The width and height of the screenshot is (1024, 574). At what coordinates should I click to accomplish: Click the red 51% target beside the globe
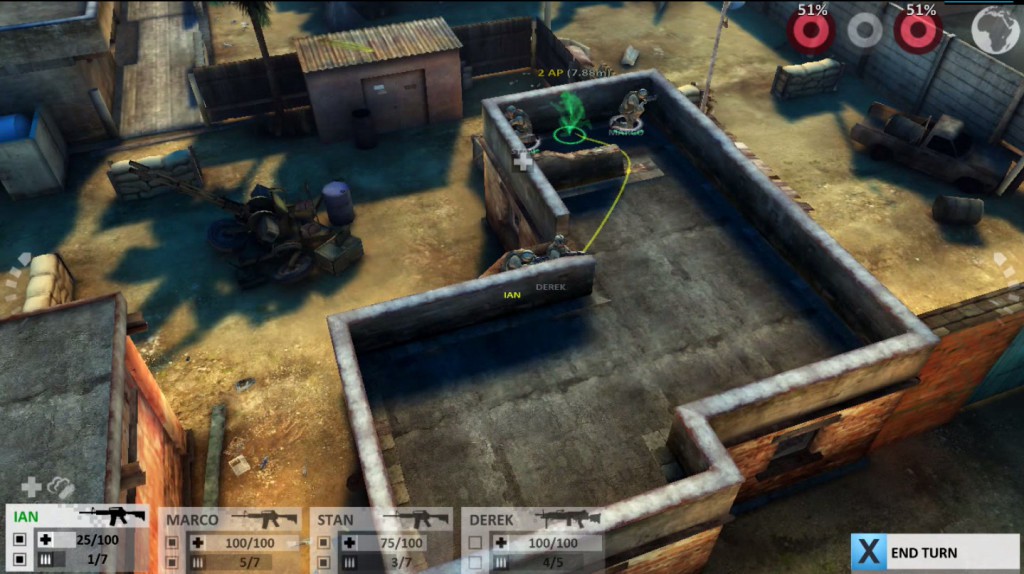pyautogui.click(x=917, y=30)
